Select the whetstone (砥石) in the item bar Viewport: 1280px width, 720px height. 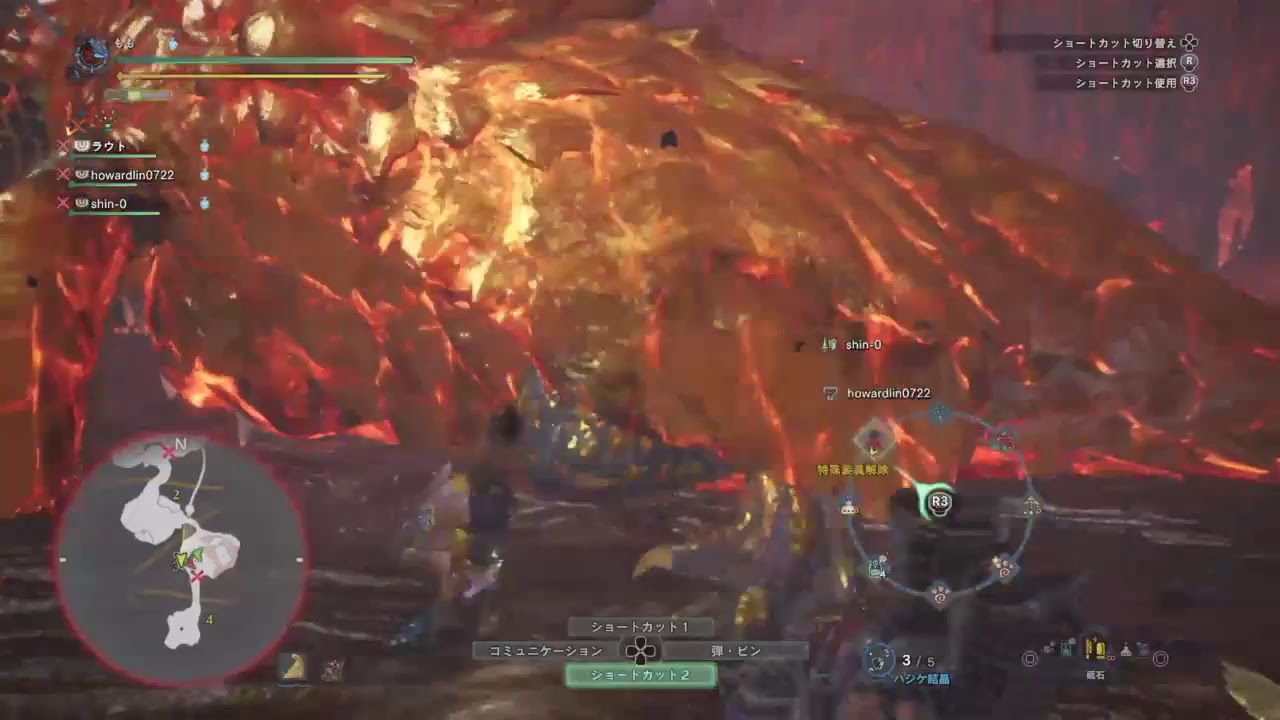1095,649
